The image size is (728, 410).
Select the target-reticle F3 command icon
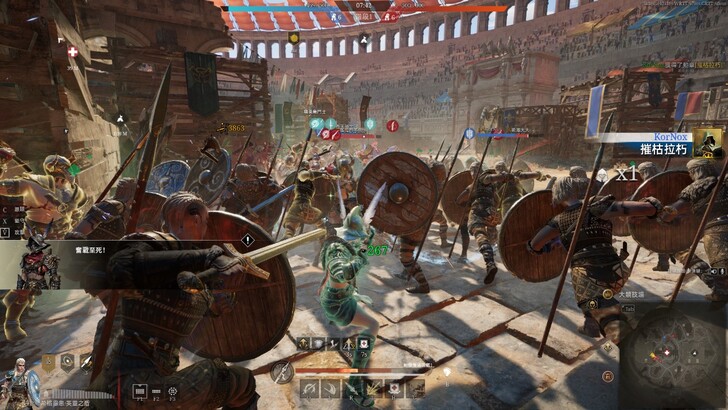click(173, 390)
